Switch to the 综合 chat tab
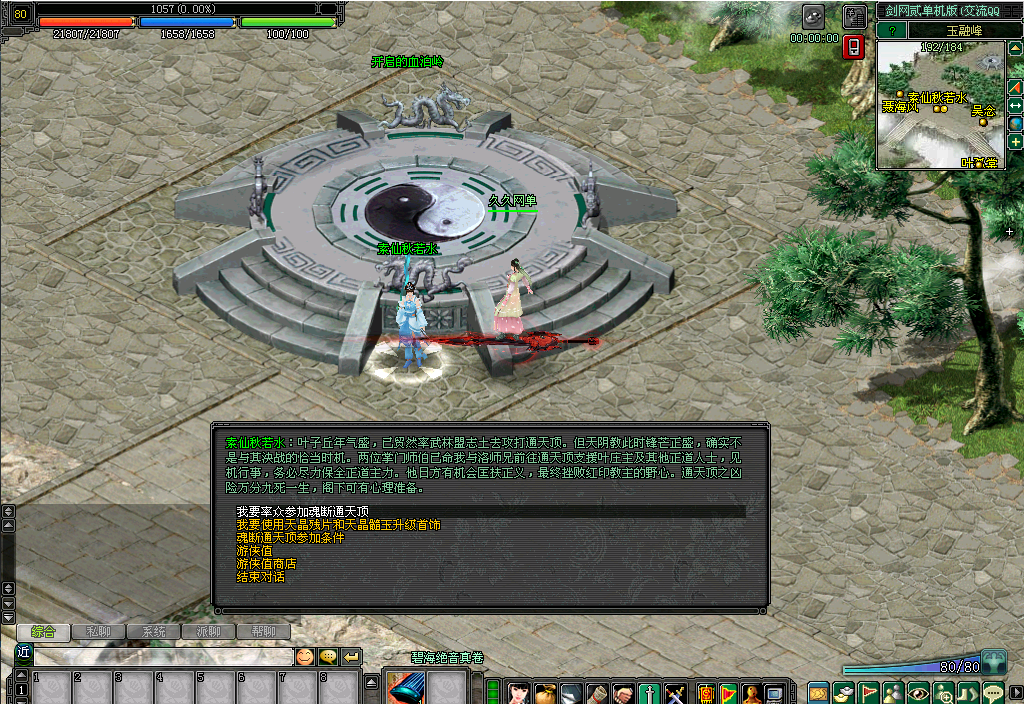This screenshot has height=704, width=1024. coord(43,632)
